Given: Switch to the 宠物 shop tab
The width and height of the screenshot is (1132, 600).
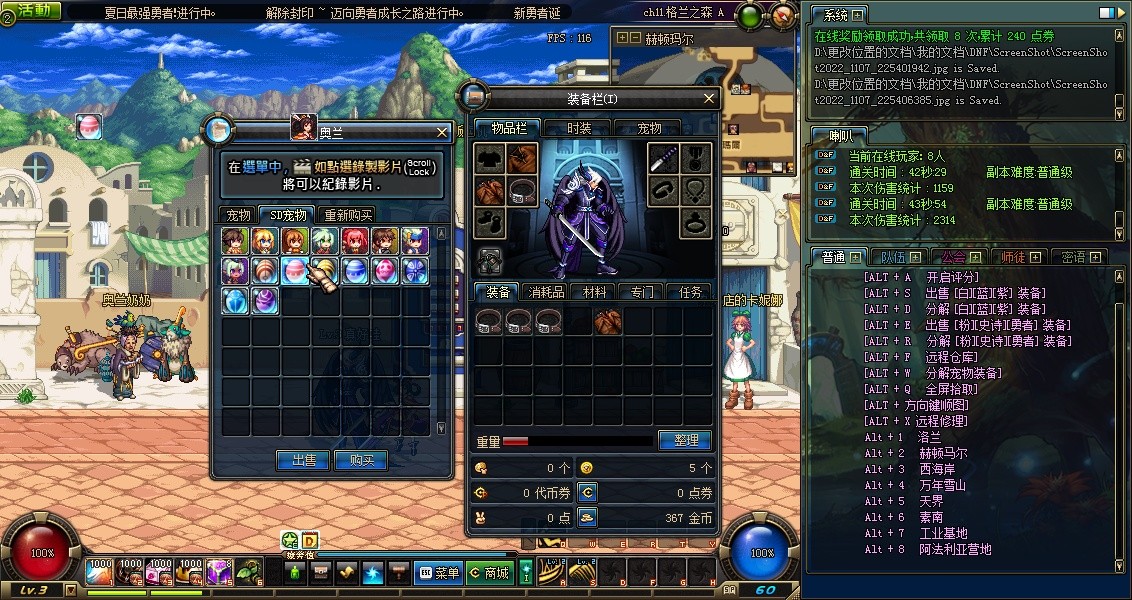Looking at the screenshot, I should click(238, 215).
